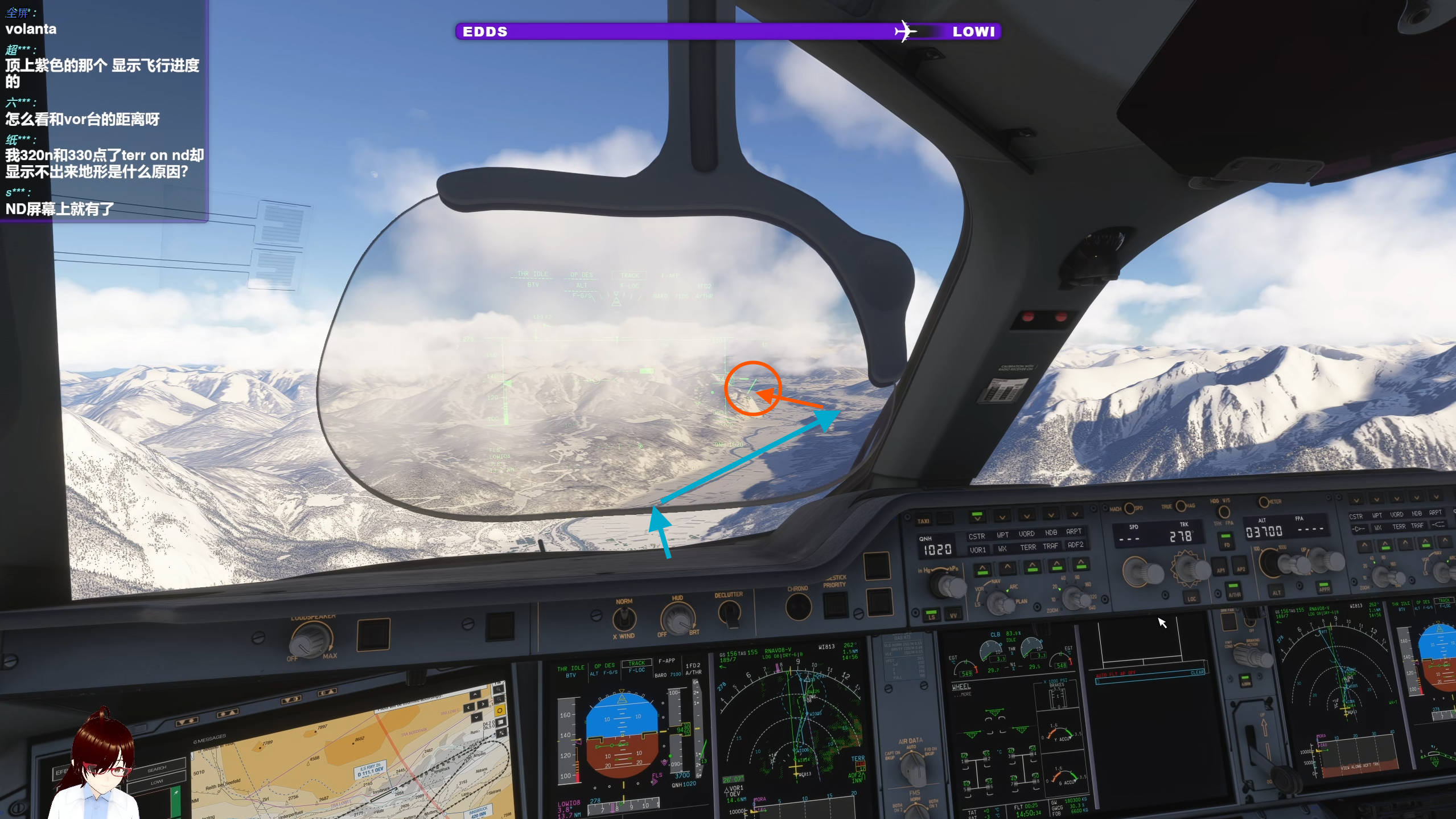Enable the VV velocity vector button
Screen dimensions: 1456x819
point(953,614)
